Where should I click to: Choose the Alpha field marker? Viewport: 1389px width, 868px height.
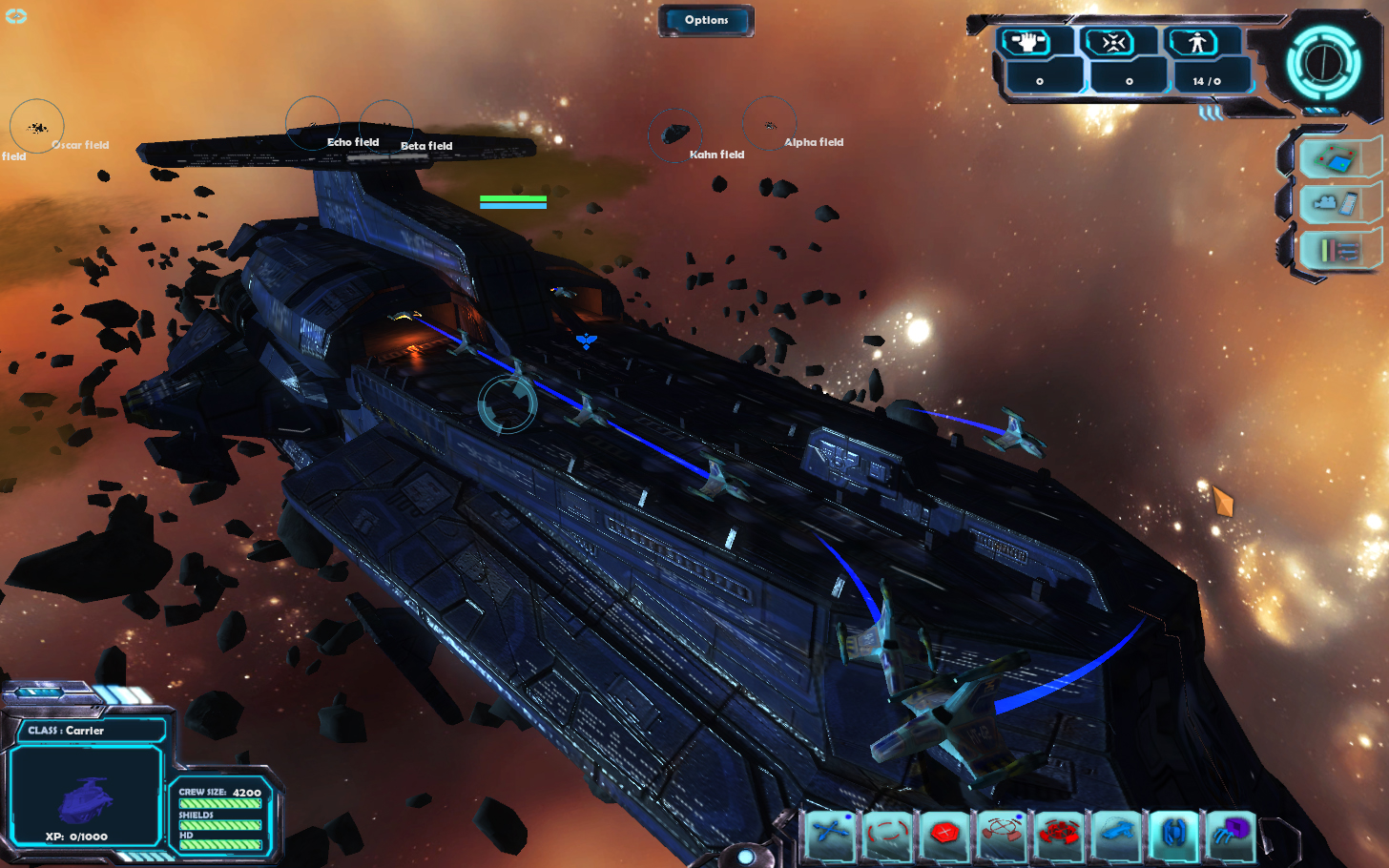(x=769, y=124)
